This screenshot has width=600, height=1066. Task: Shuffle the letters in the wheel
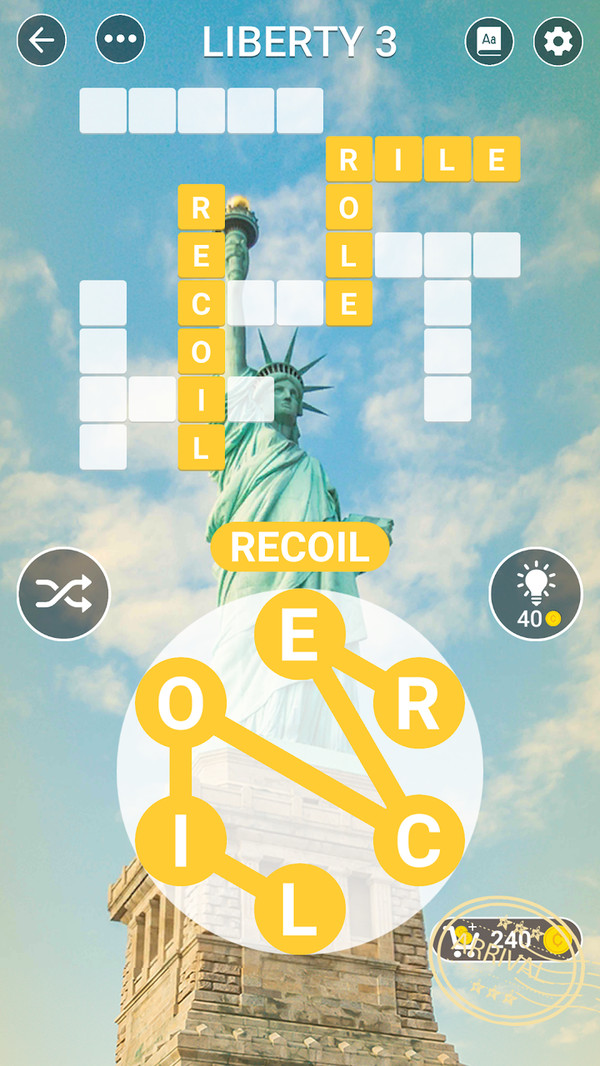[63, 594]
